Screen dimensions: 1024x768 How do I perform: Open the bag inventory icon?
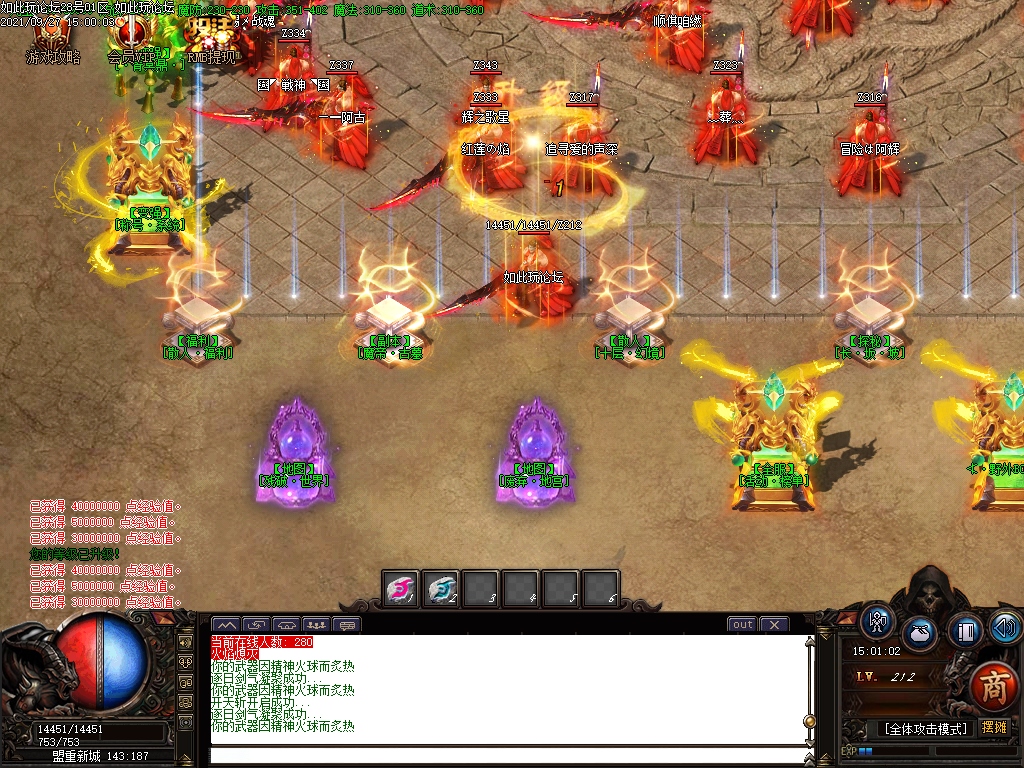pos(920,633)
